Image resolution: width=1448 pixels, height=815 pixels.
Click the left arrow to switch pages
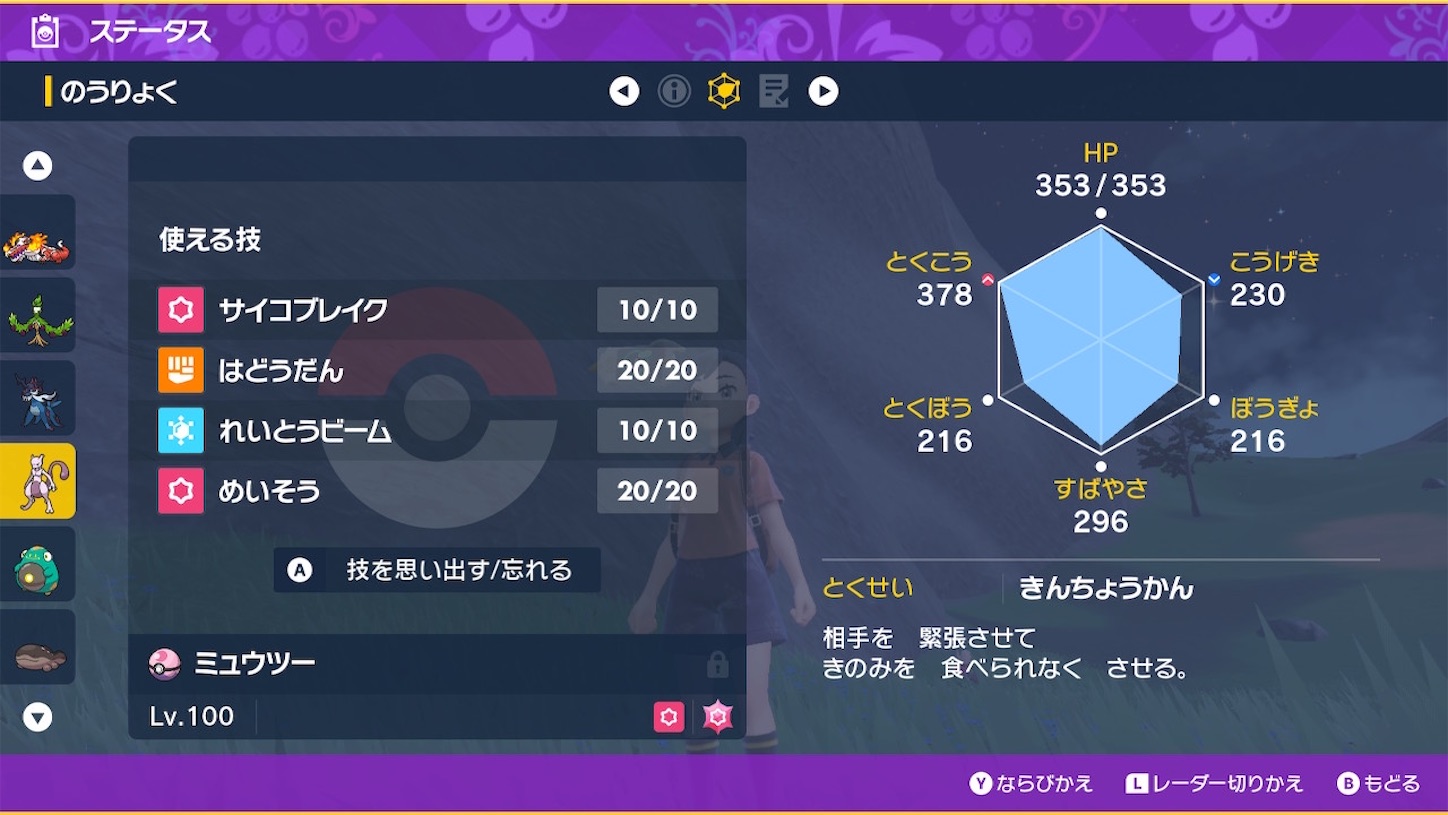624,90
